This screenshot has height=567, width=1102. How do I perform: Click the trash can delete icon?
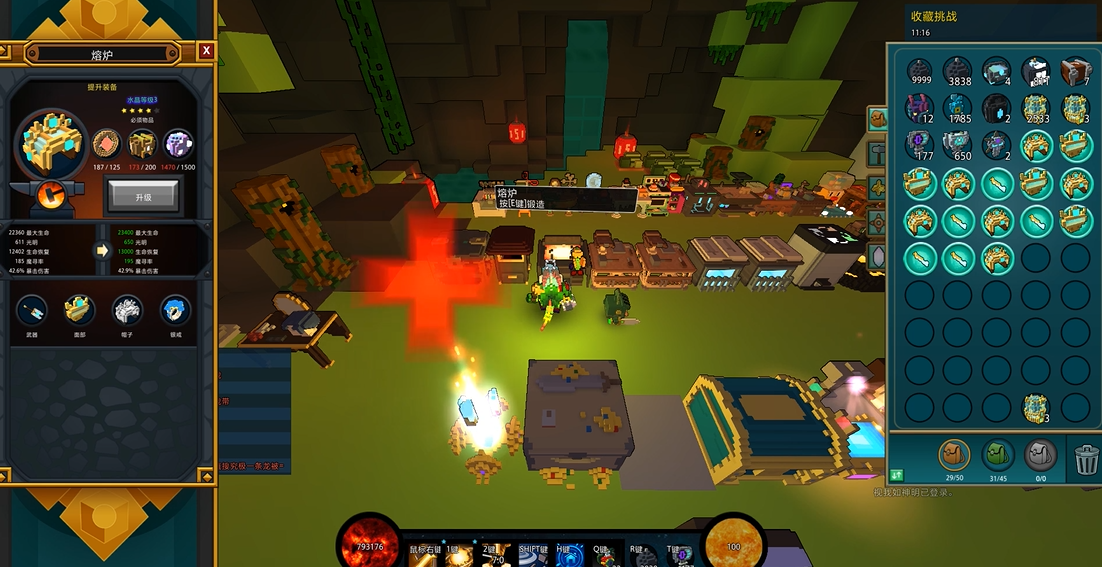coord(1084,458)
